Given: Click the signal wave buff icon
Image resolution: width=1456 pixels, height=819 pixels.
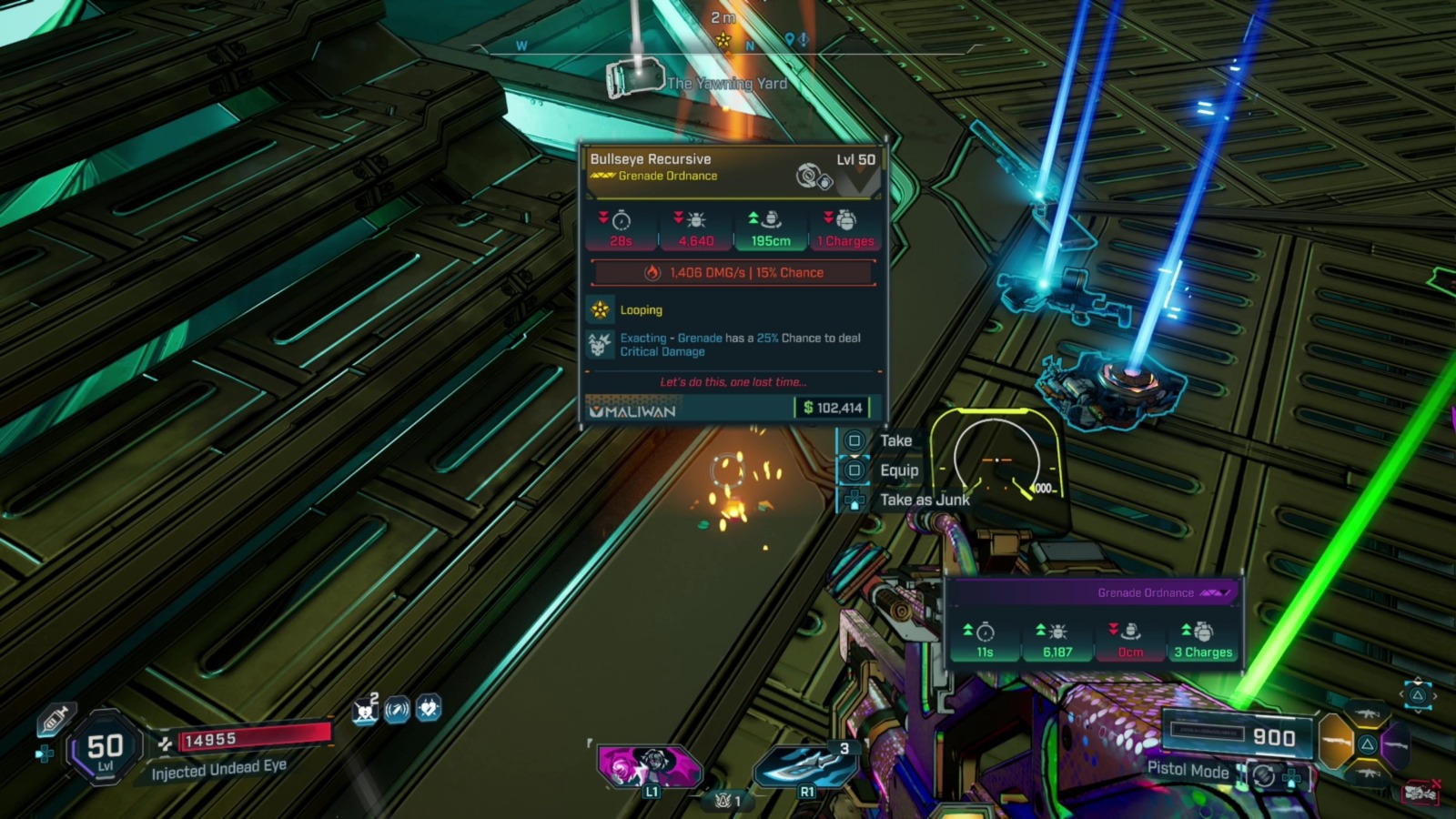Looking at the screenshot, I should (x=397, y=709).
